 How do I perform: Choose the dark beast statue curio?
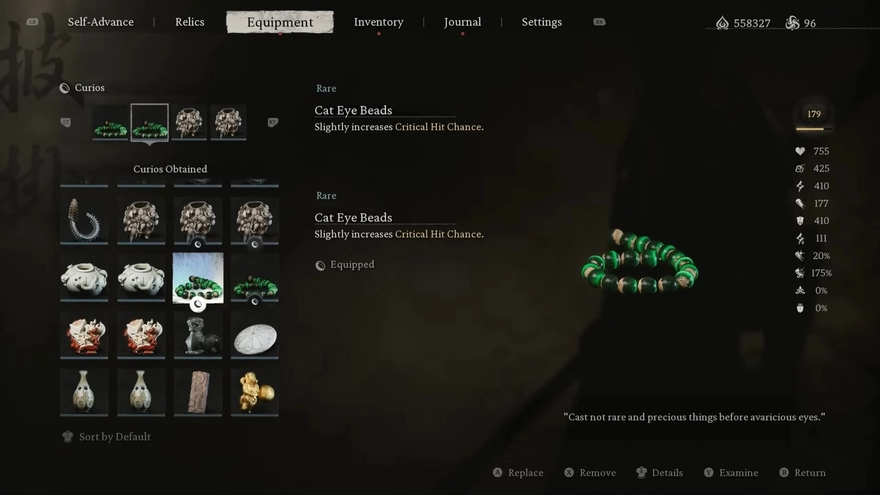point(198,335)
